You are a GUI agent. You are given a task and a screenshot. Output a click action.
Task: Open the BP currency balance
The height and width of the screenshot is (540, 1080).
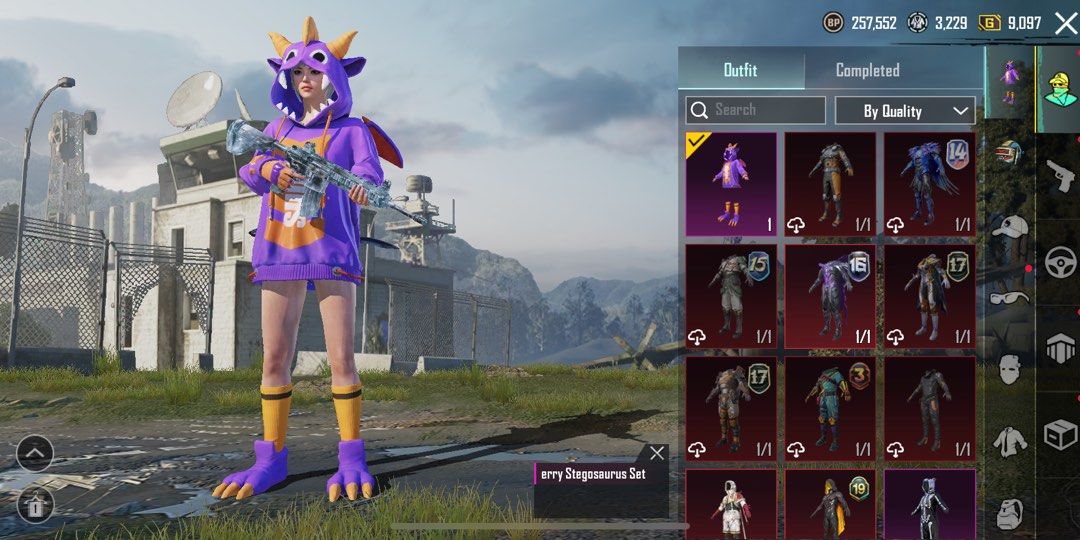tap(859, 23)
